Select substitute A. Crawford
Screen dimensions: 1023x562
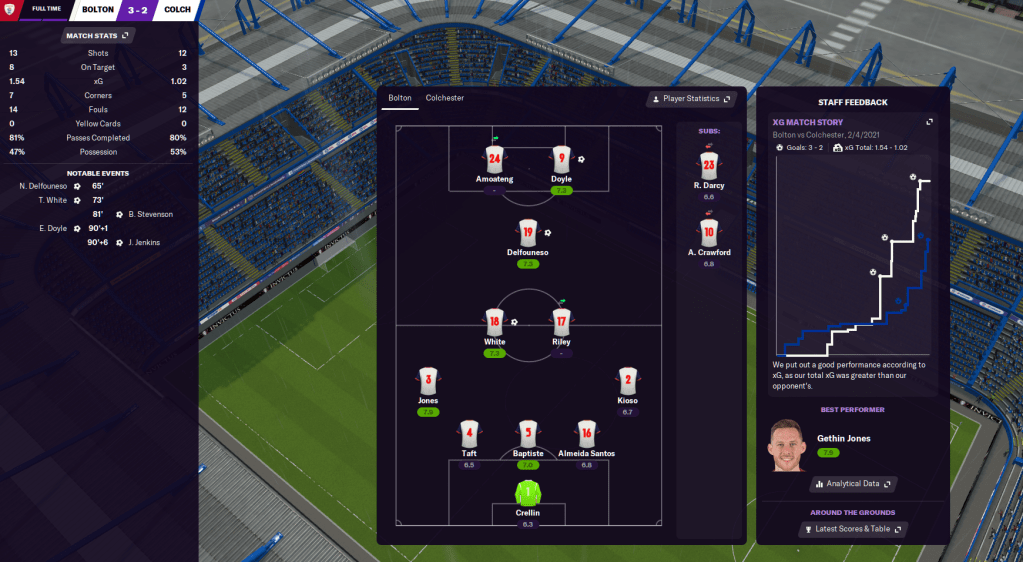708,233
